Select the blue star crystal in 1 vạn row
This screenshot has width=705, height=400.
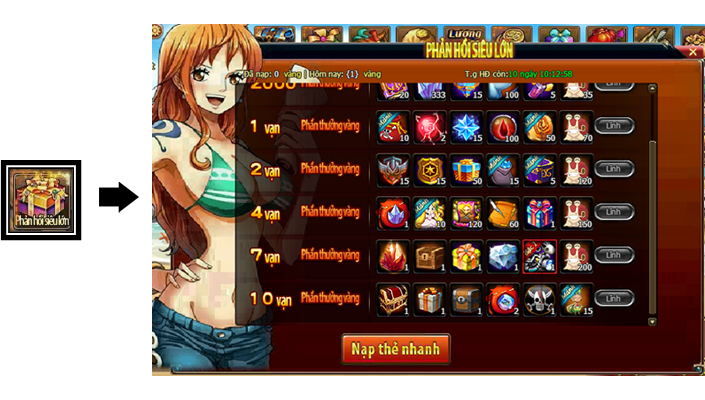pyautogui.click(x=466, y=126)
